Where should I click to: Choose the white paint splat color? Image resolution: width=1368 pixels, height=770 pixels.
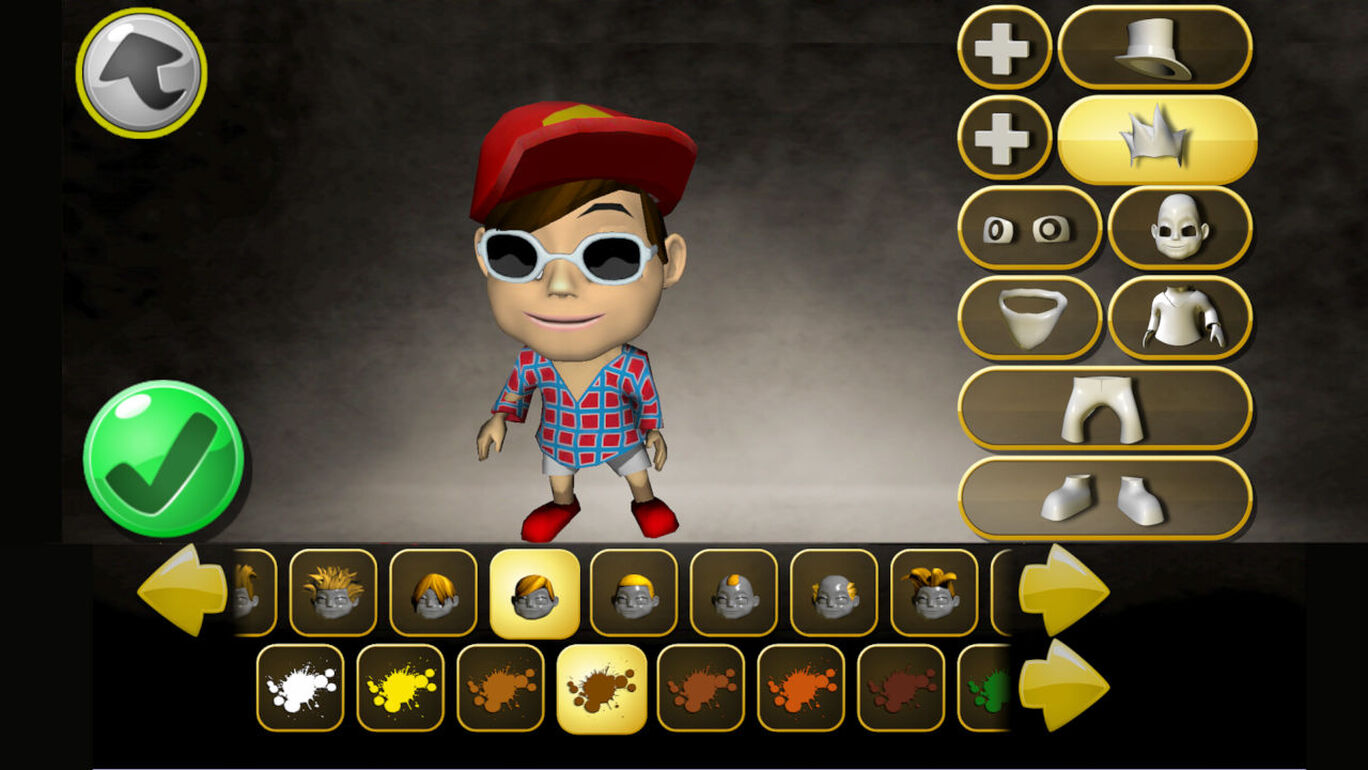(300, 688)
